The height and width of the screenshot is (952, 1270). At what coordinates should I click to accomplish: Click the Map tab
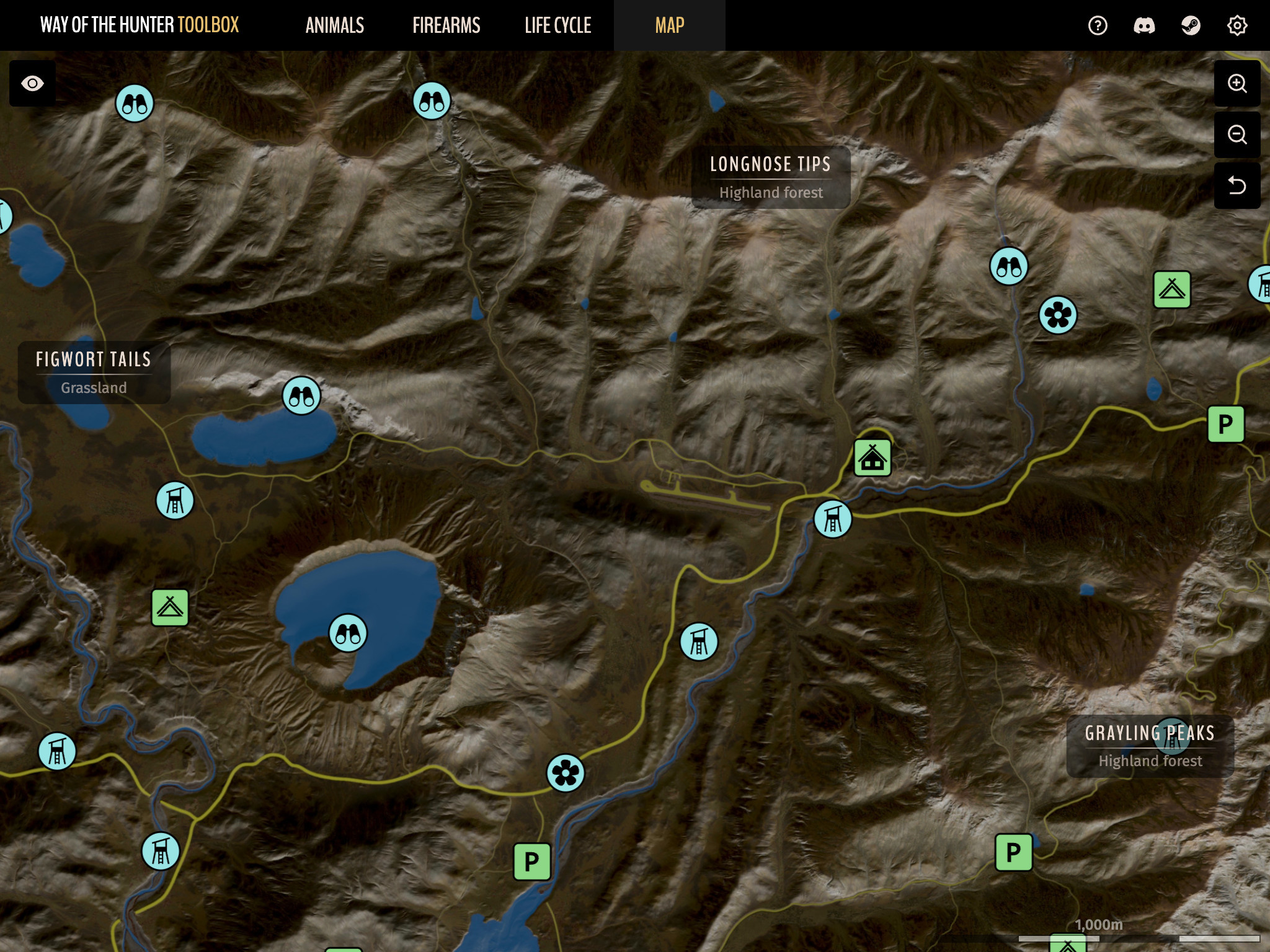point(670,25)
